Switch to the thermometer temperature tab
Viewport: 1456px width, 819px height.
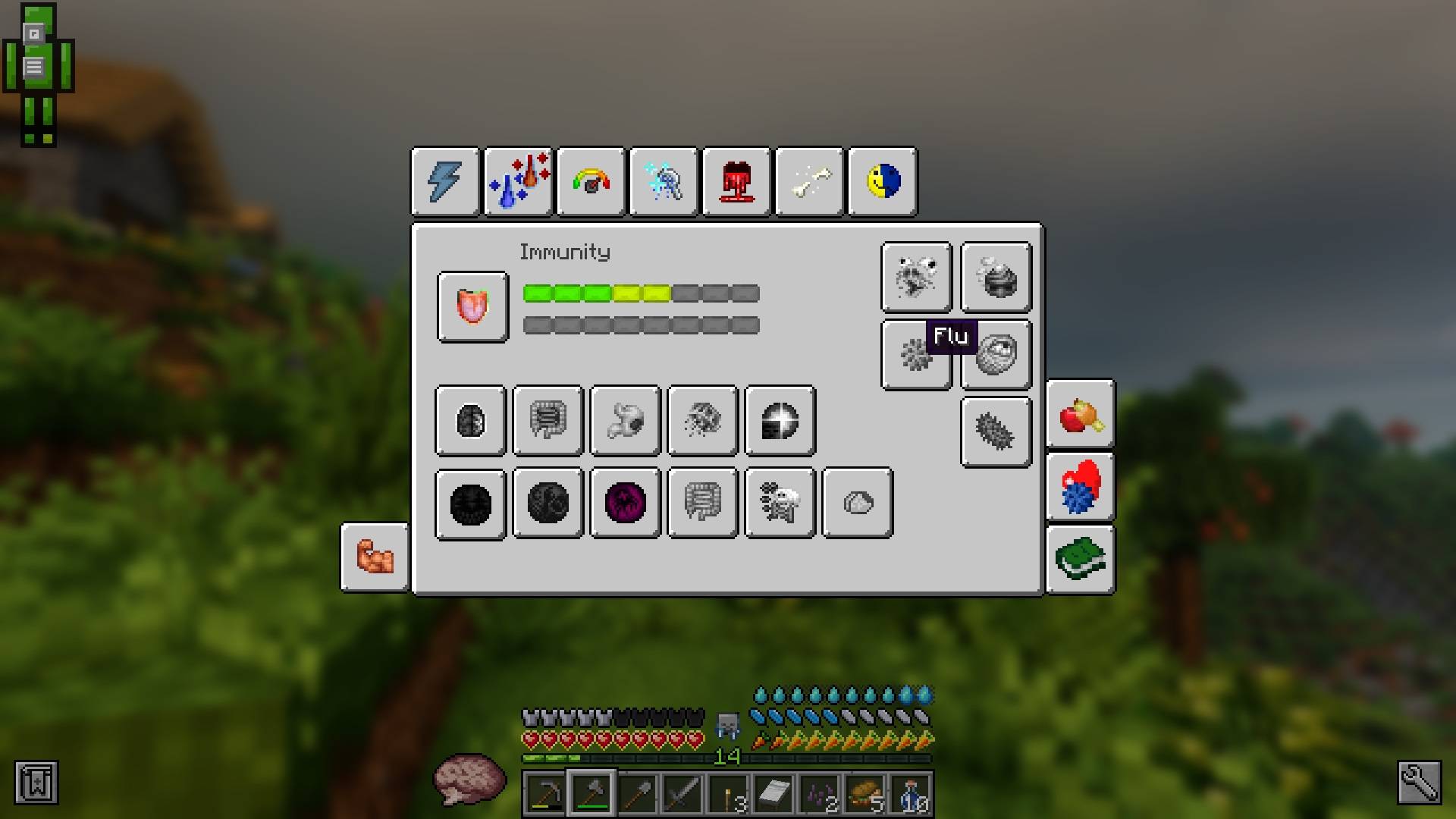519,181
